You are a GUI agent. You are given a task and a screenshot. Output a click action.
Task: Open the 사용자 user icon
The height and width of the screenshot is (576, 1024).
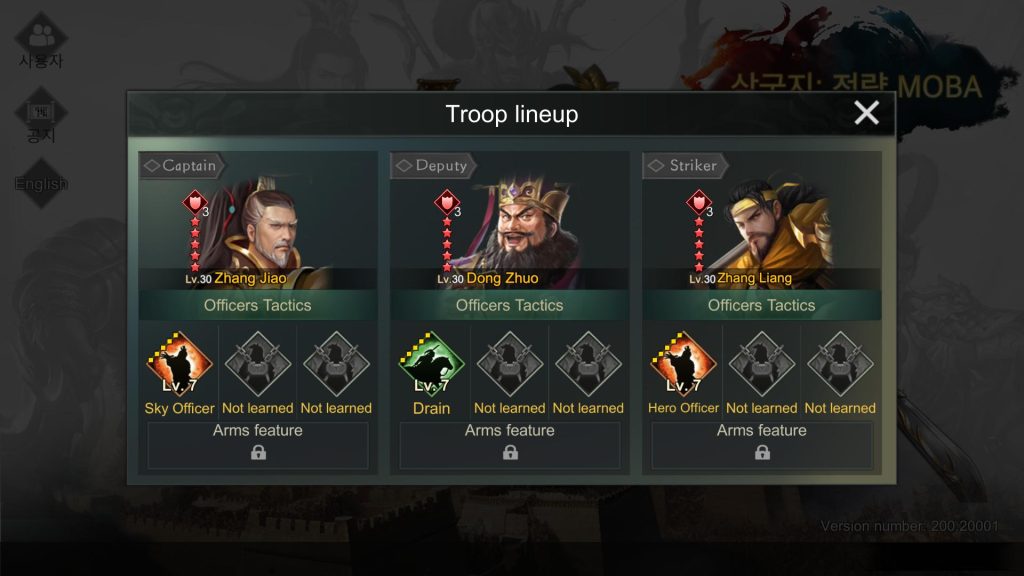[x=41, y=40]
